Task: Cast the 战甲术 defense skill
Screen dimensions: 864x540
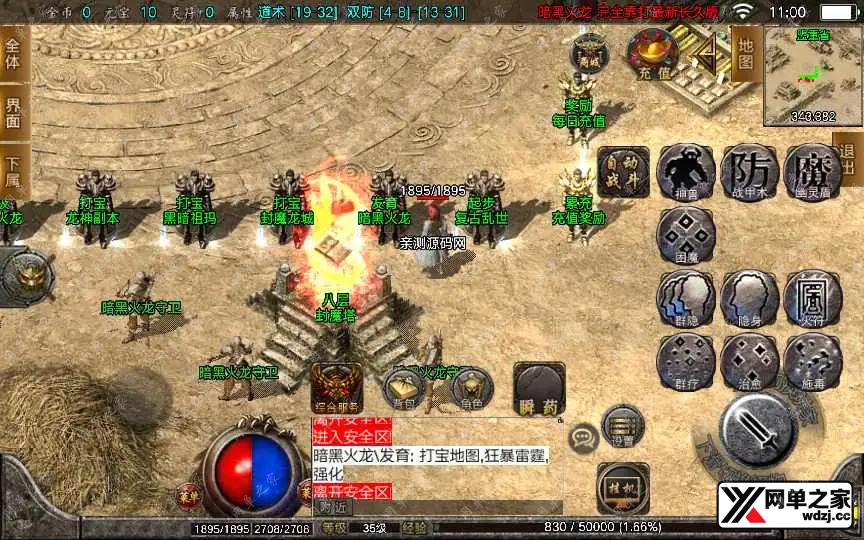Action: tap(749, 172)
